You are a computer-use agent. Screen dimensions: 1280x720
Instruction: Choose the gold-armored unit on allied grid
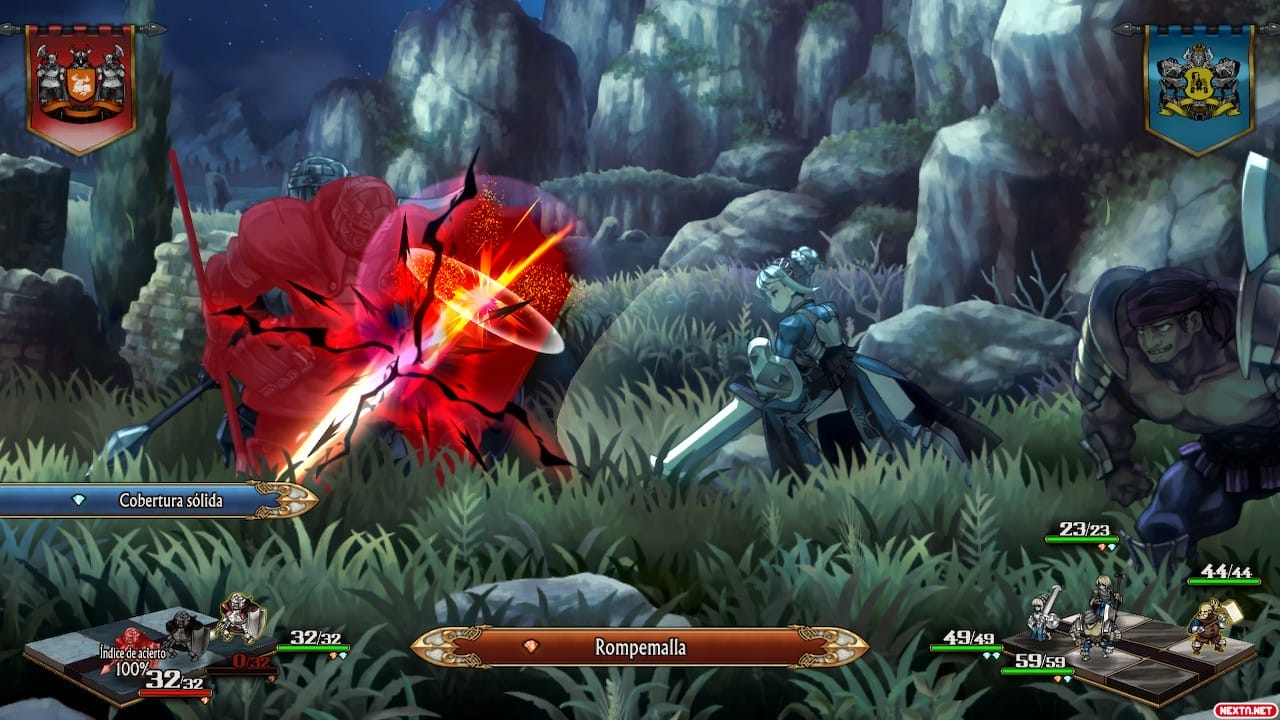click(x=1207, y=625)
